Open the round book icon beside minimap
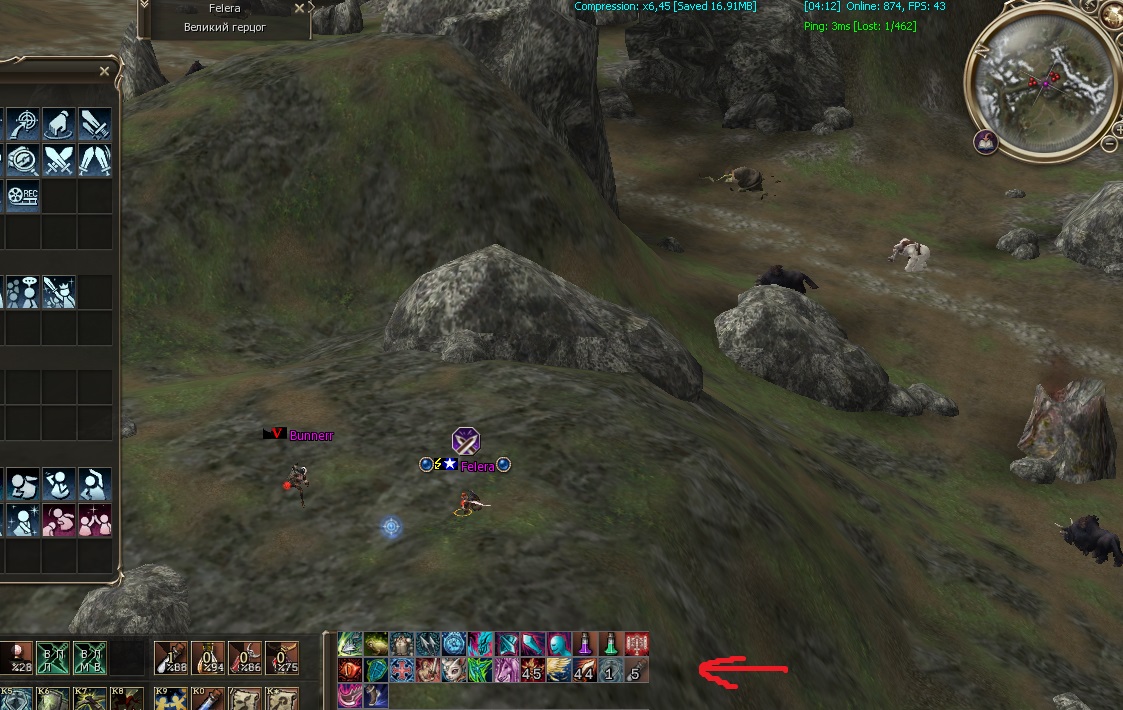Viewport: 1123px width, 710px height. [985, 142]
